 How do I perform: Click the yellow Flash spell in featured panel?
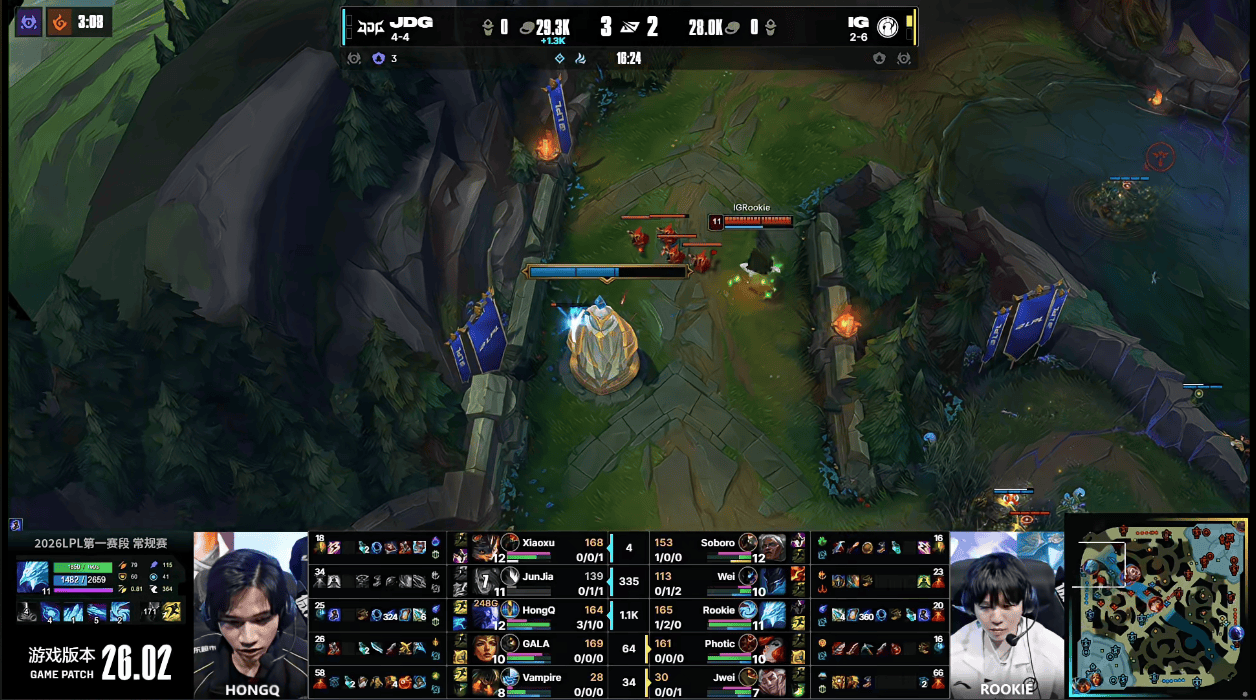172,612
